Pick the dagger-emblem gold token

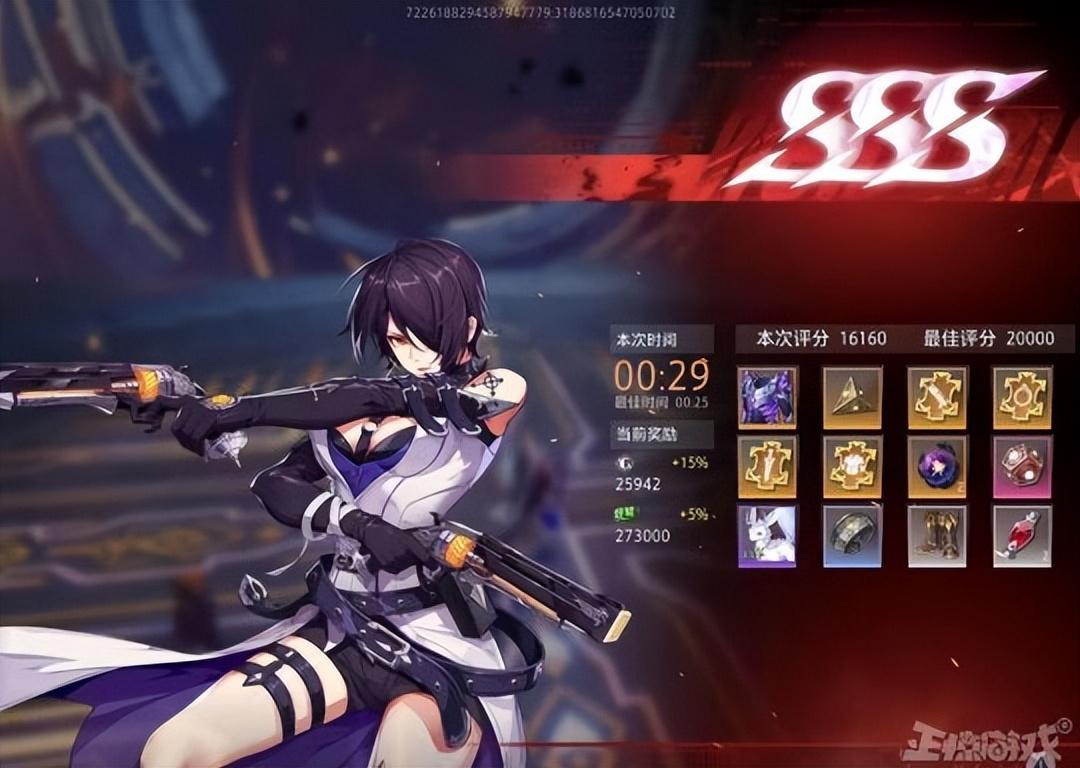pyautogui.click(x=767, y=466)
